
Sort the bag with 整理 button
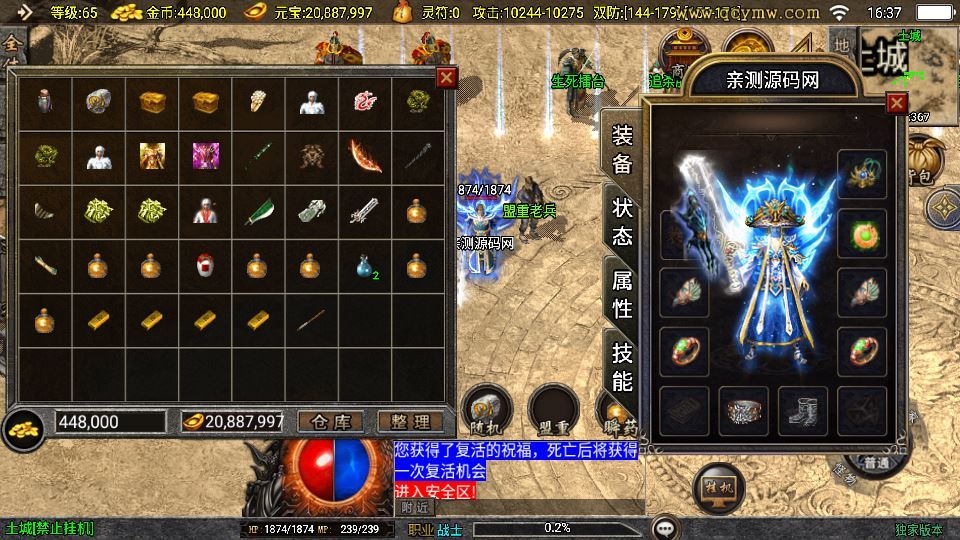409,422
